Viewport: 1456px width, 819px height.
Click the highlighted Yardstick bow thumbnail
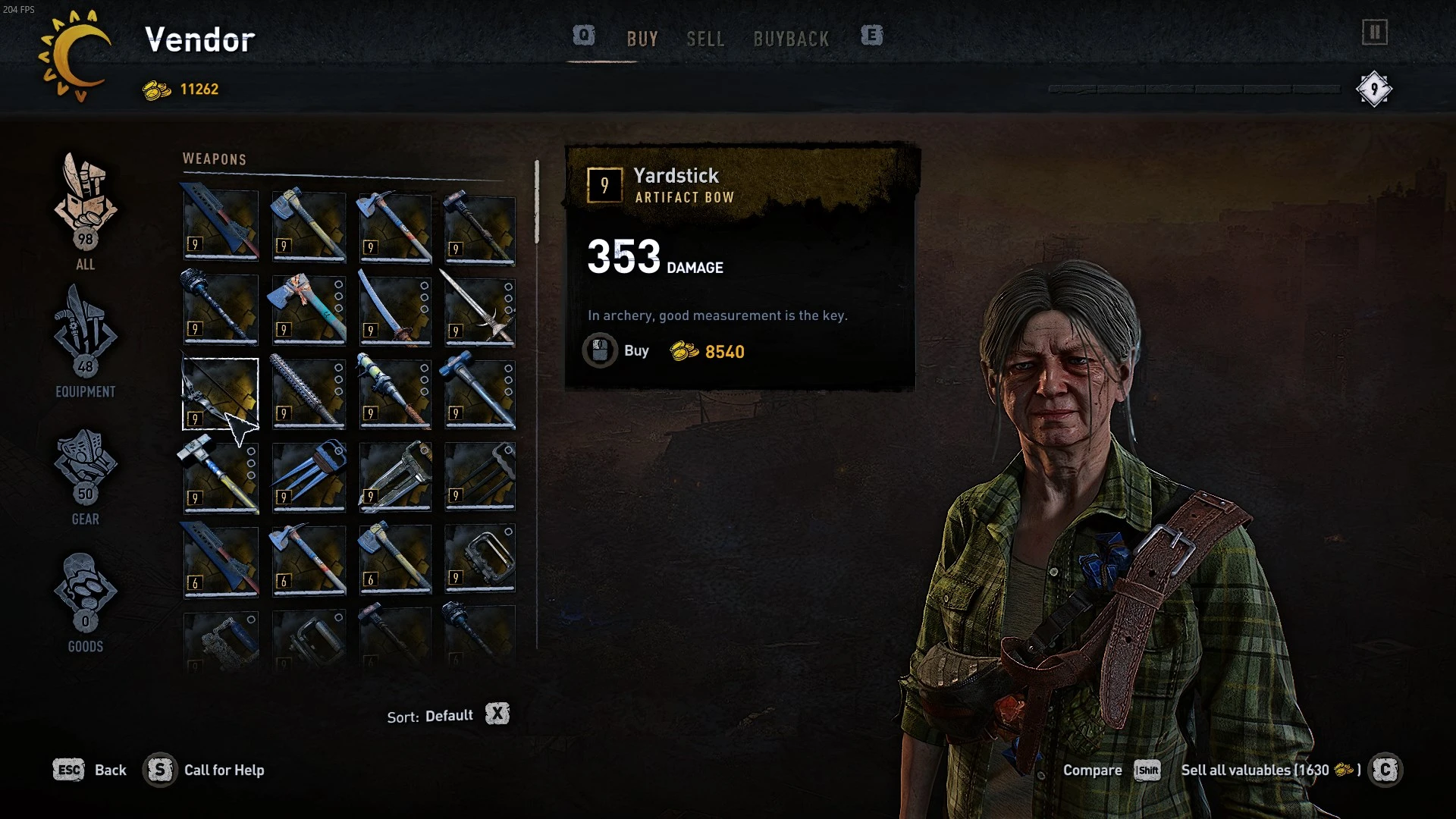click(x=220, y=394)
